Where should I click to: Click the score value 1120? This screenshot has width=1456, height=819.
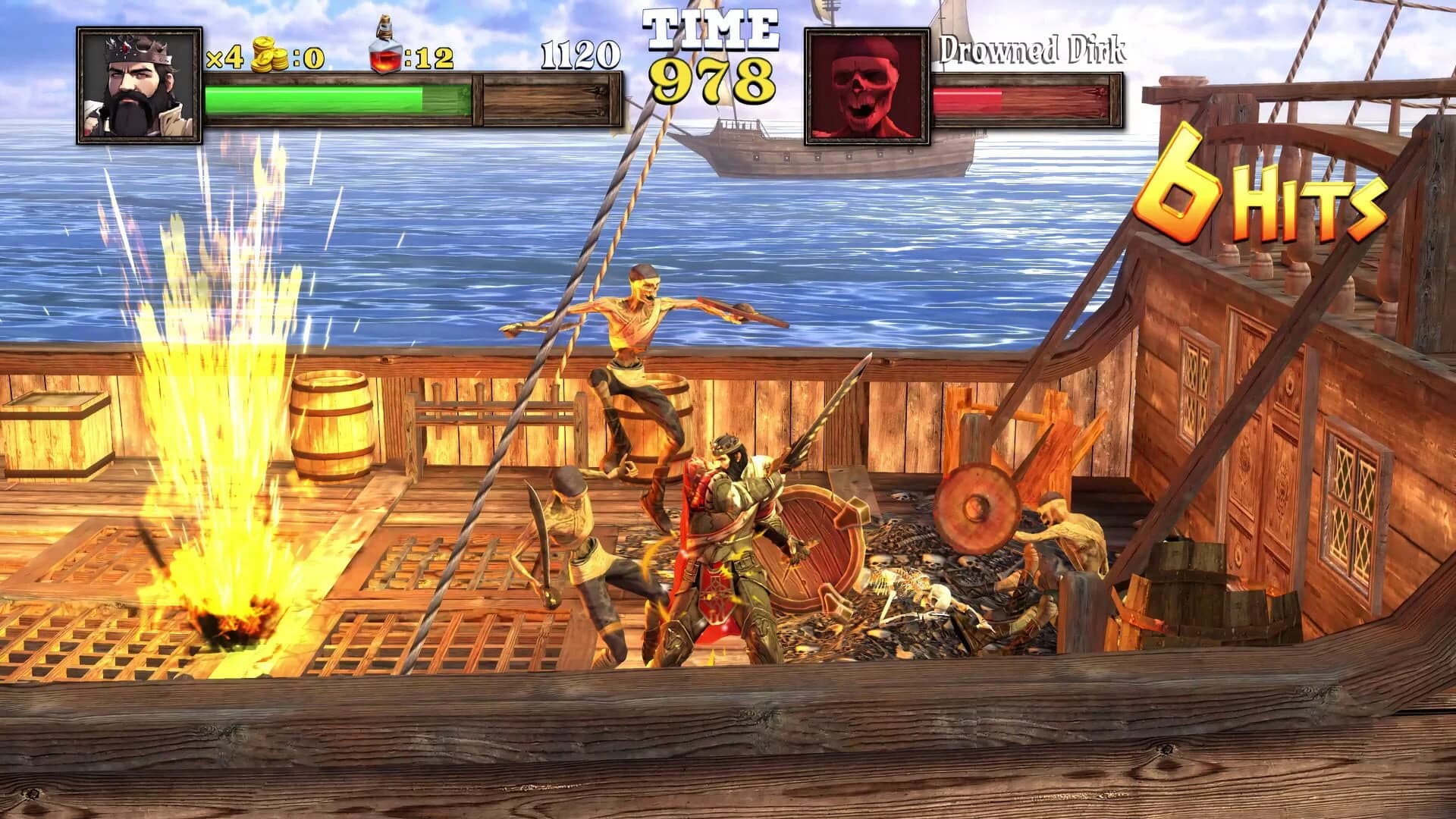point(580,55)
